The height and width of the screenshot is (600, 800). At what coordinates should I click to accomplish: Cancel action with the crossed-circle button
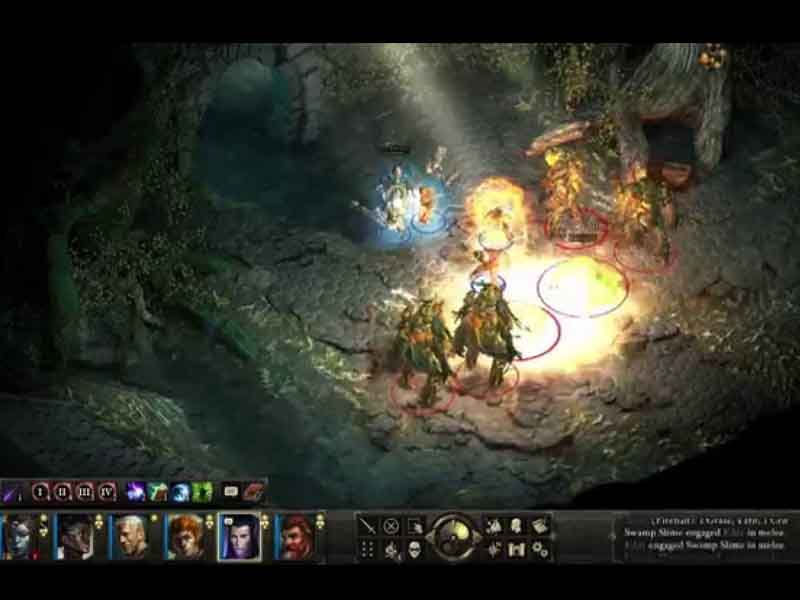[x=392, y=525]
